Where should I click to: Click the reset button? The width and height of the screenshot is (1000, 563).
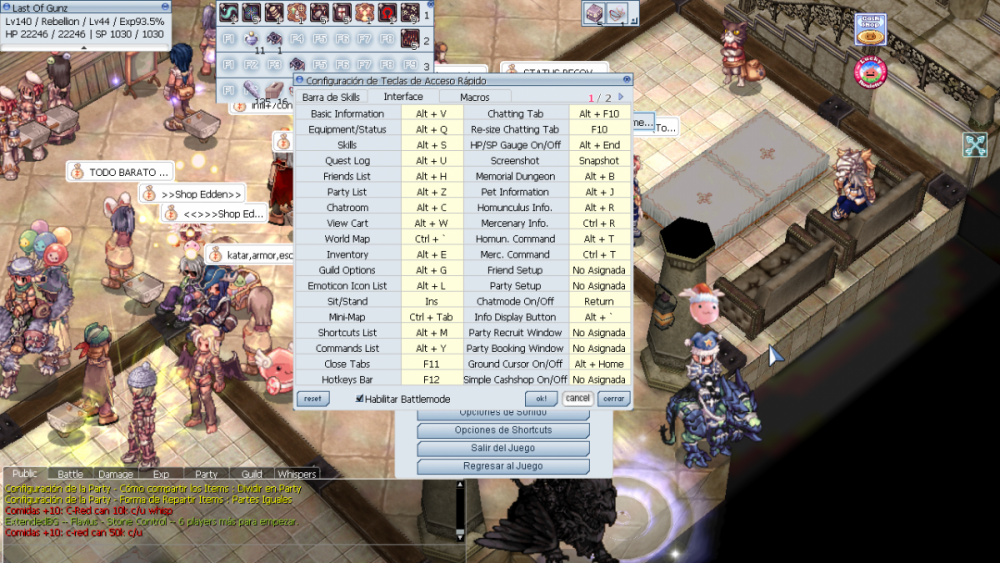(312, 398)
